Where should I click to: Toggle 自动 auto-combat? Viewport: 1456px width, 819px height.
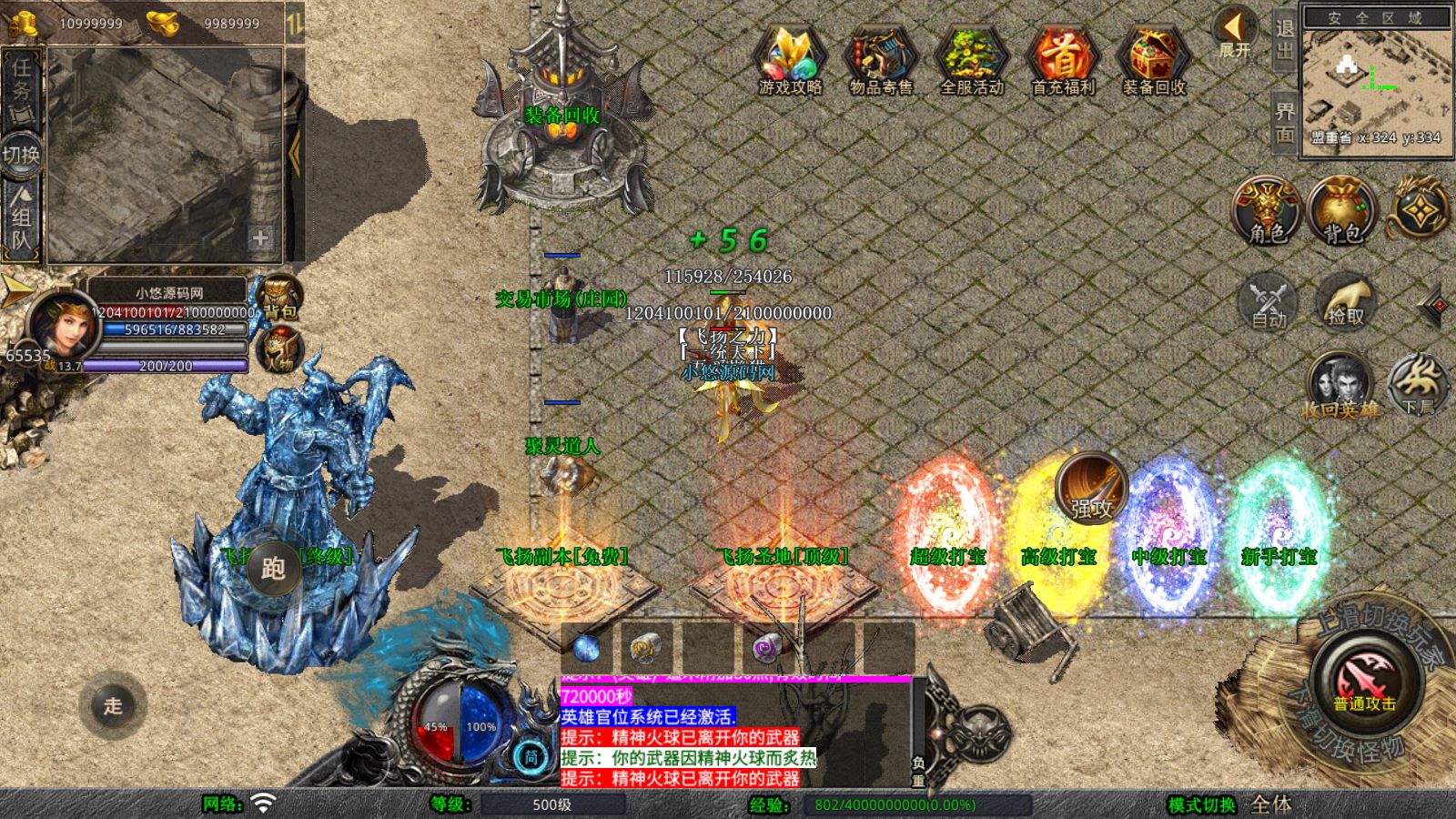(x=1269, y=301)
